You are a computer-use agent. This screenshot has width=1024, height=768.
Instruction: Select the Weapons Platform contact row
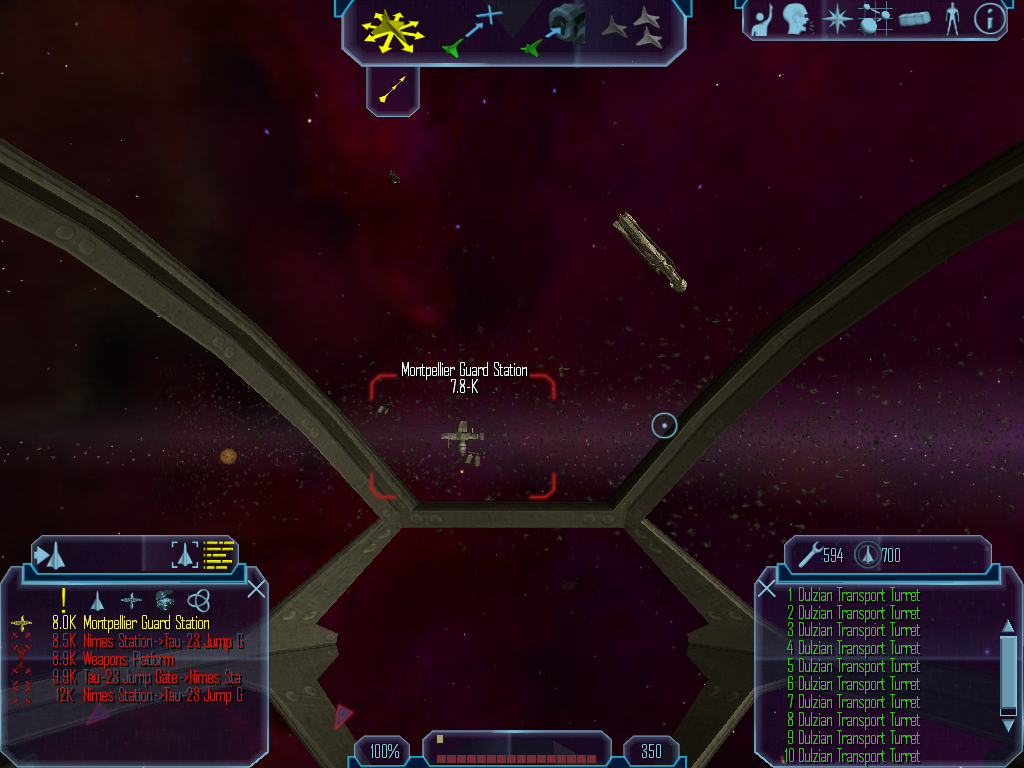pos(128,660)
